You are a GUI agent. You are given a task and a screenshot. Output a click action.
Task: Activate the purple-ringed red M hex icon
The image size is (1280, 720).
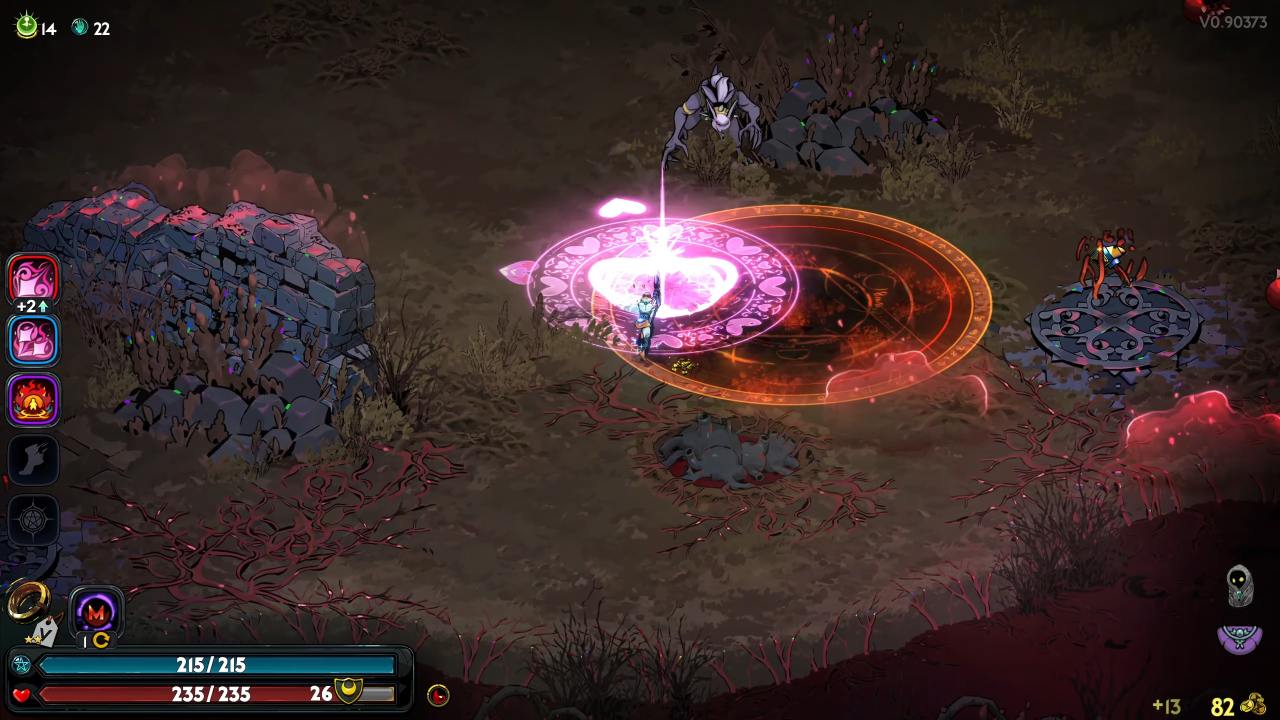tap(97, 611)
